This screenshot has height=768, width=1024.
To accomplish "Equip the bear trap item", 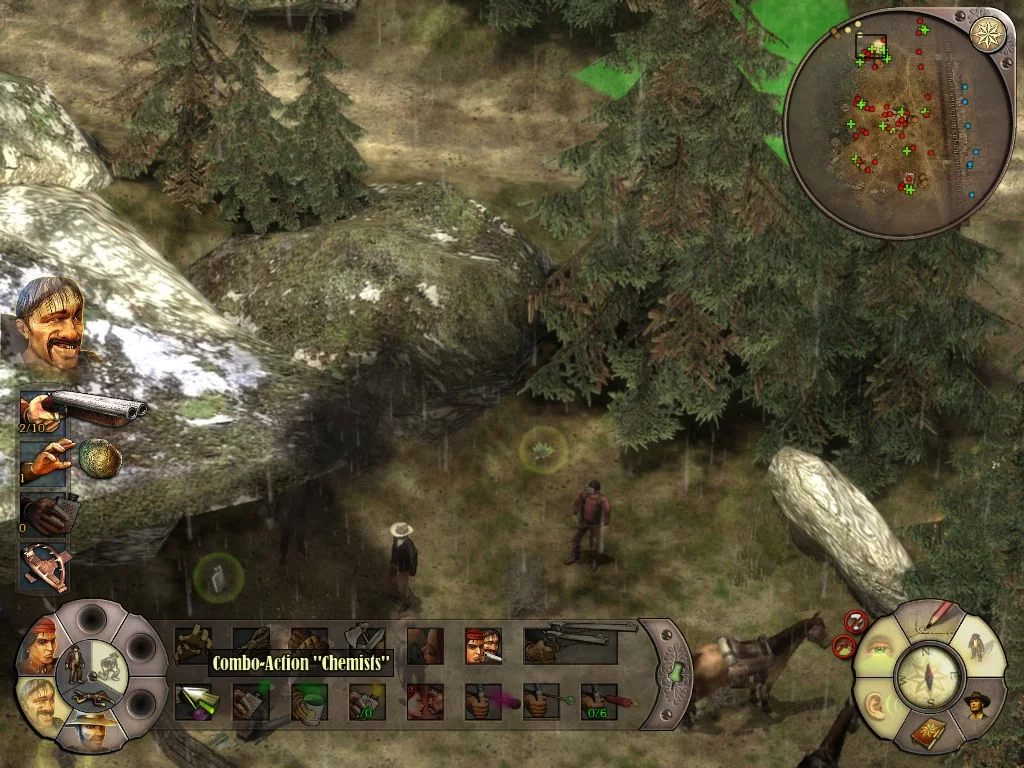I will click(45, 566).
